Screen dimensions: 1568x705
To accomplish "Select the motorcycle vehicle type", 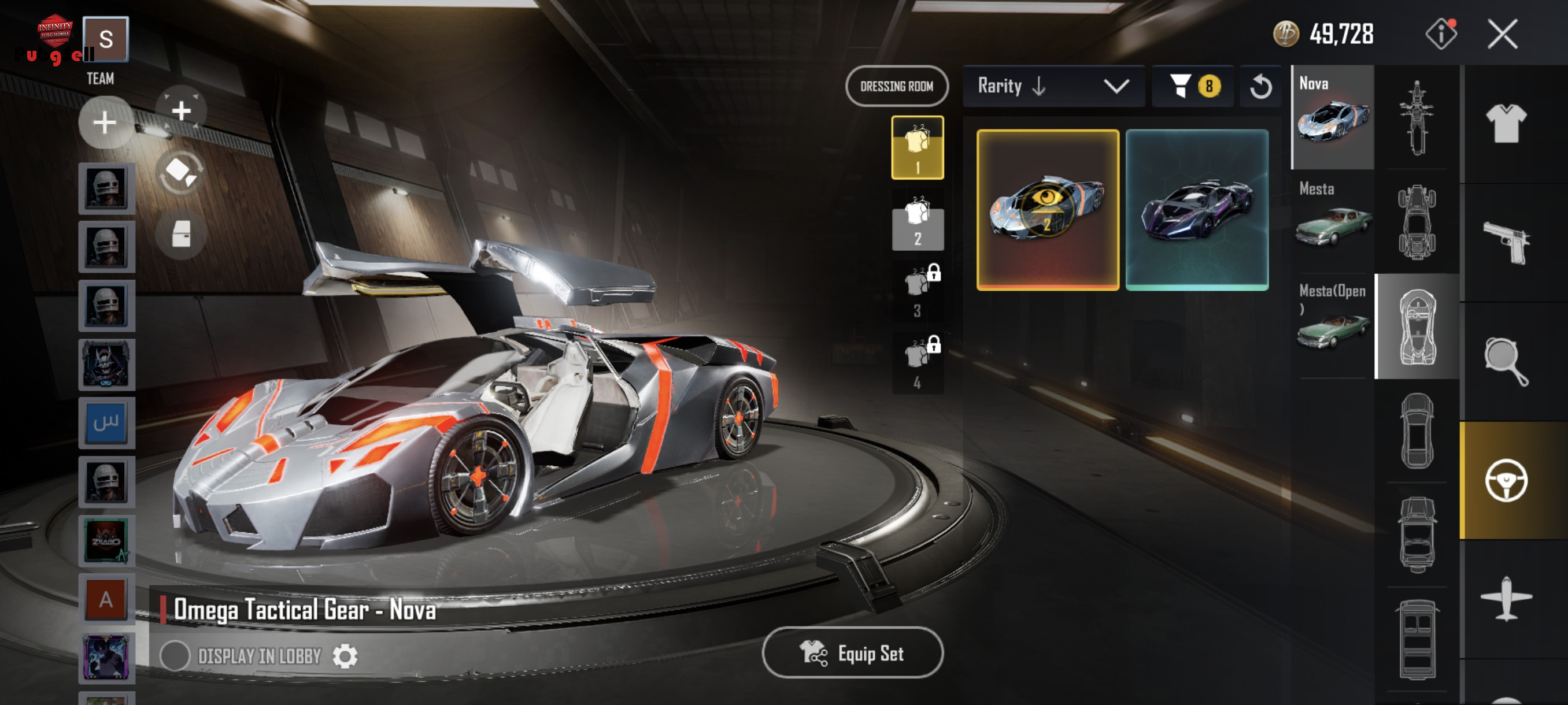I will (1417, 117).
